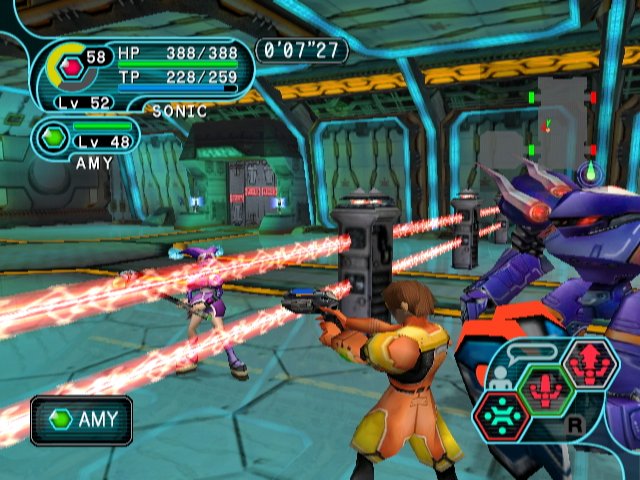The width and height of the screenshot is (640, 480).
Task: Open the area radar map
Action: tap(562, 125)
